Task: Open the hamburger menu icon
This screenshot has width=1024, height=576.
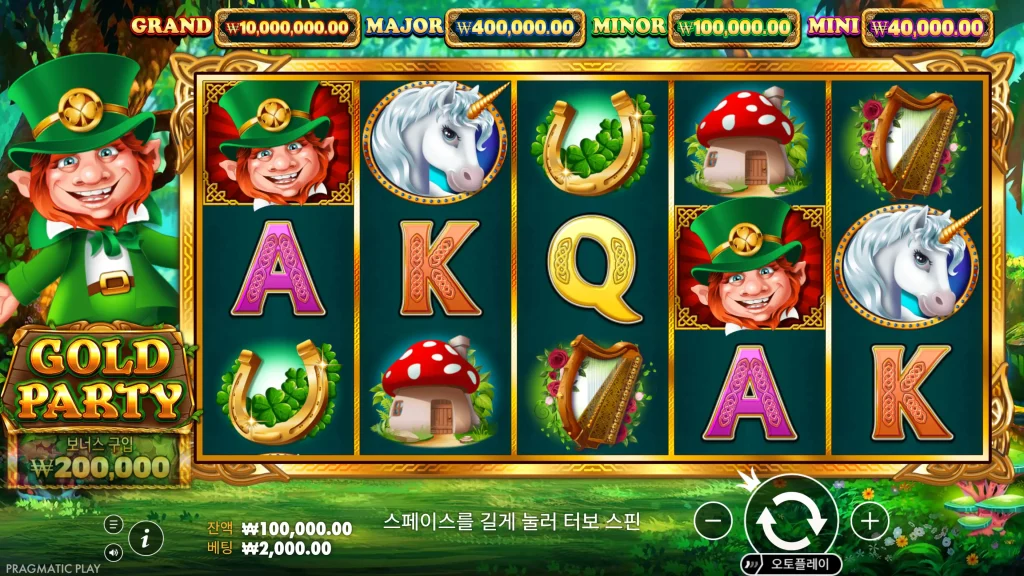Action: (114, 524)
